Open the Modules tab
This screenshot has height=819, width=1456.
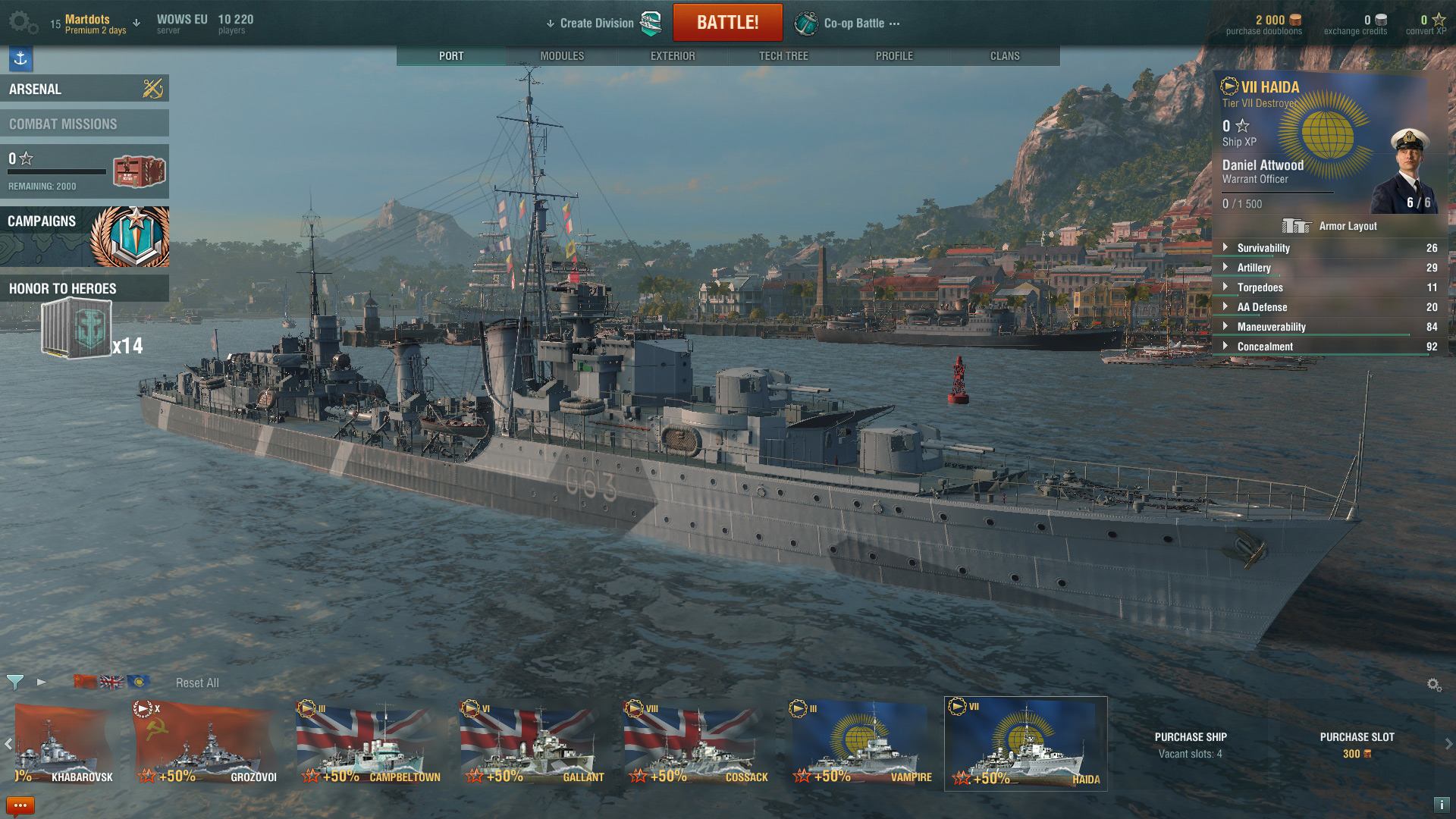[562, 55]
